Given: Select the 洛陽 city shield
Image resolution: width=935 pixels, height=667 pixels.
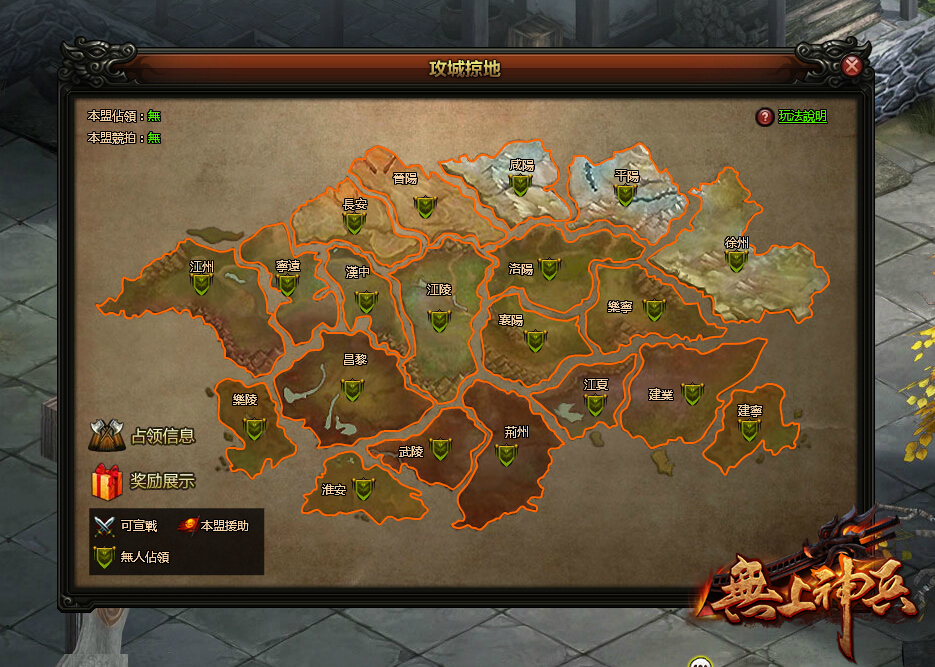Looking at the screenshot, I should click(549, 269).
